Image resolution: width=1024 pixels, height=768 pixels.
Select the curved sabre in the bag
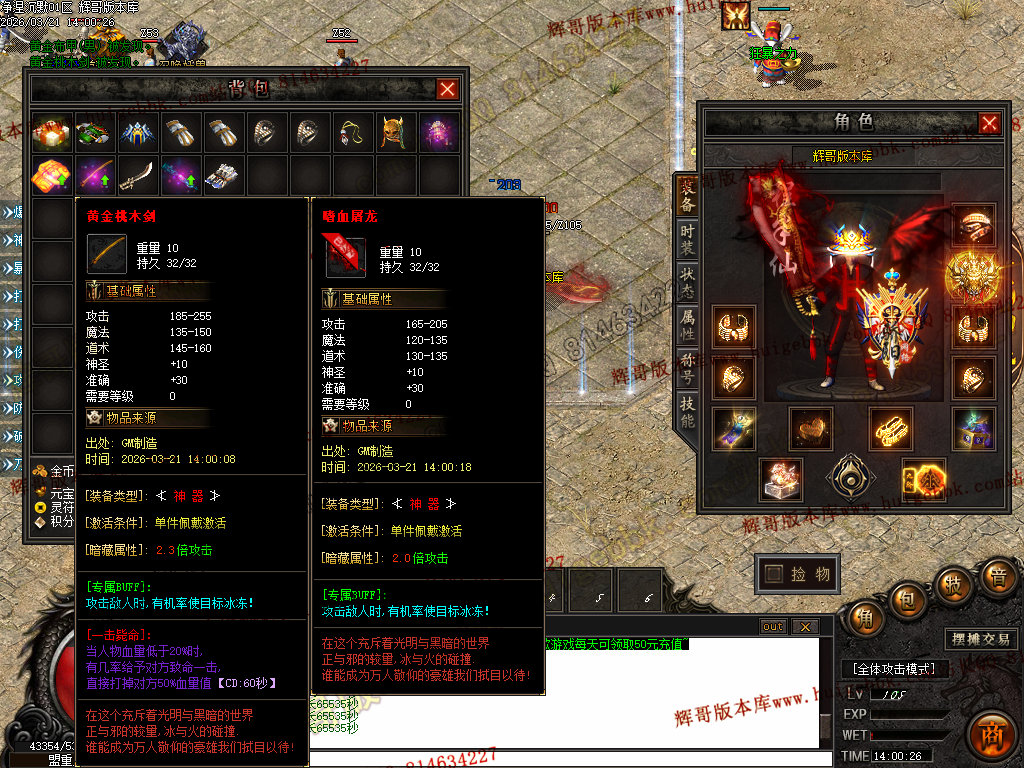pos(136,175)
